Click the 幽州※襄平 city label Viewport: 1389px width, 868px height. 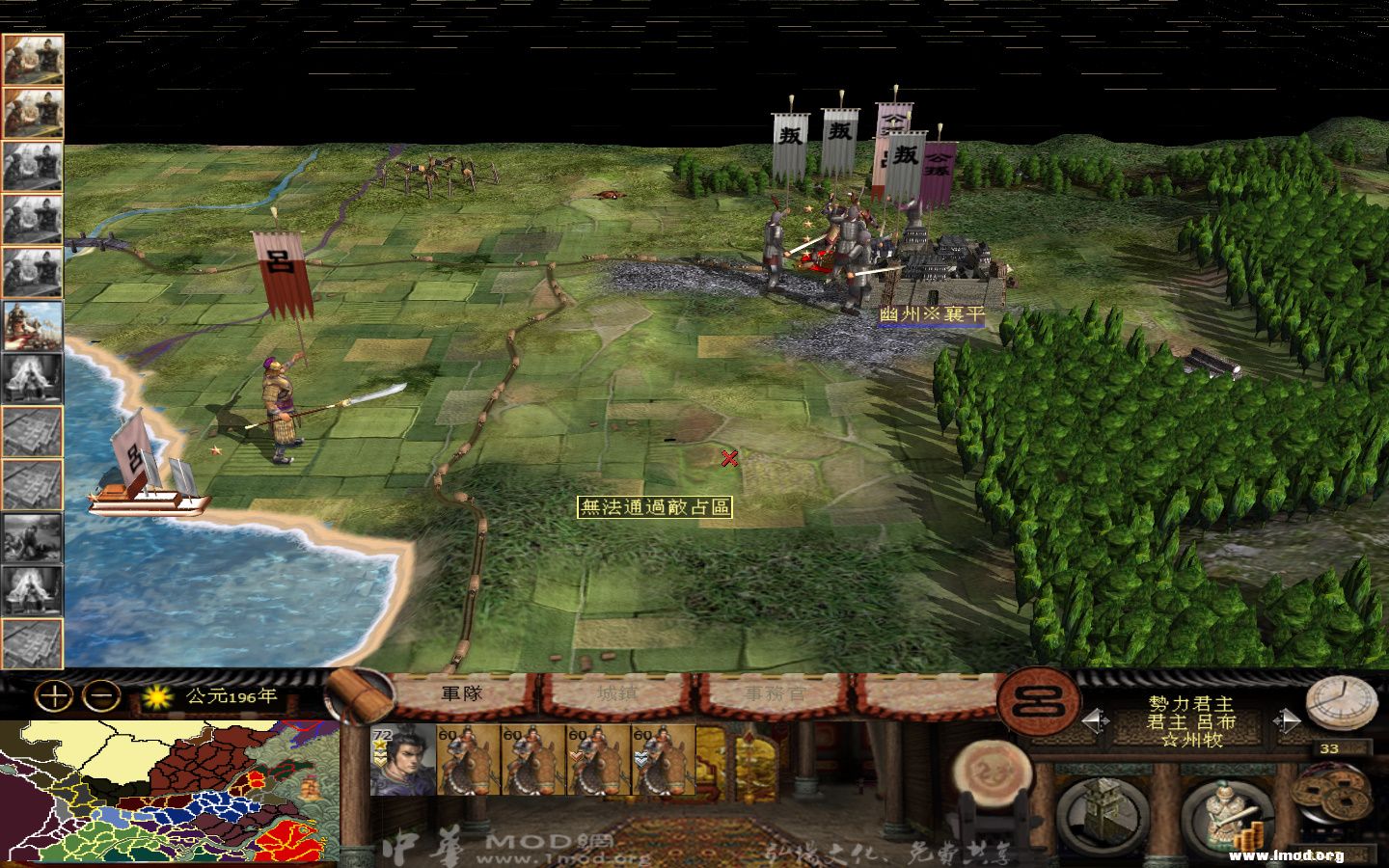coord(931,313)
